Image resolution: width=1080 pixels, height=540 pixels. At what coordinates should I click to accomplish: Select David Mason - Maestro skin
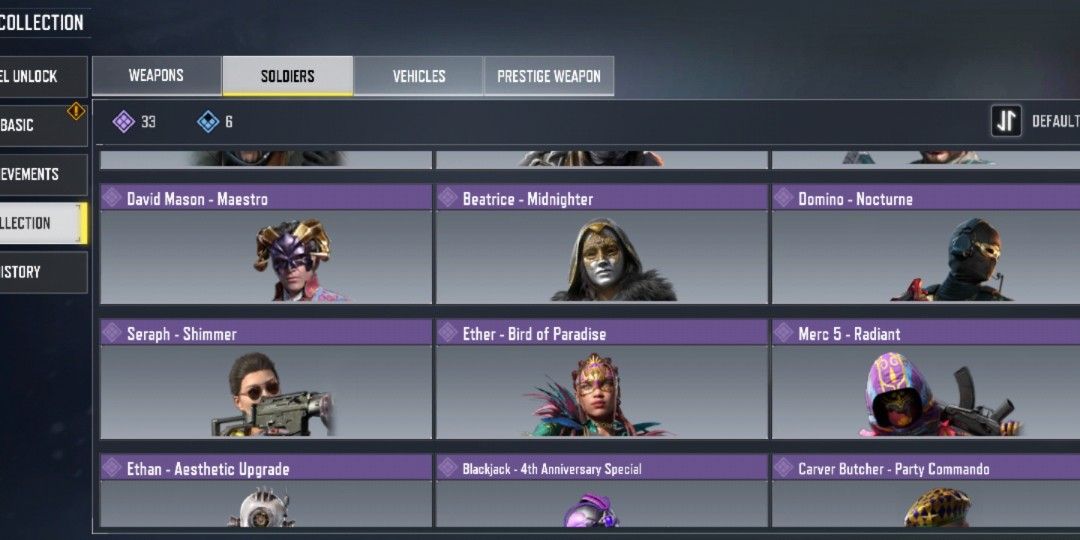point(266,255)
